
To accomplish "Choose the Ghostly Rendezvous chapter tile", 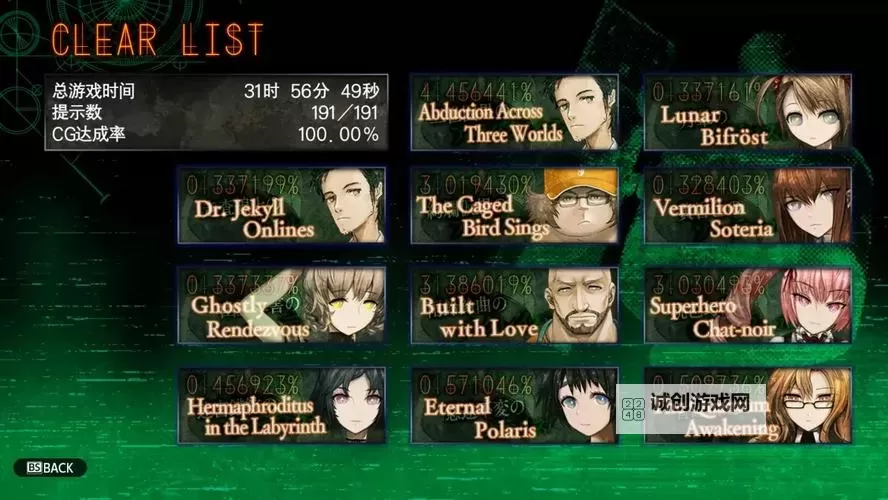I will pos(281,305).
